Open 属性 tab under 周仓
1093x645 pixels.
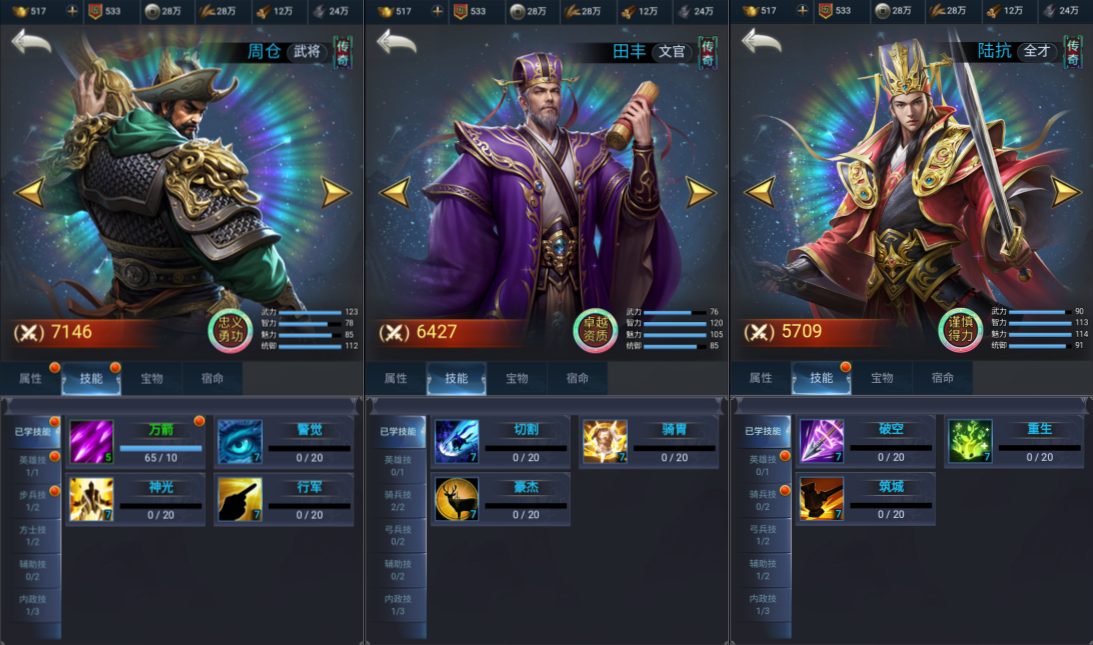coord(31,379)
